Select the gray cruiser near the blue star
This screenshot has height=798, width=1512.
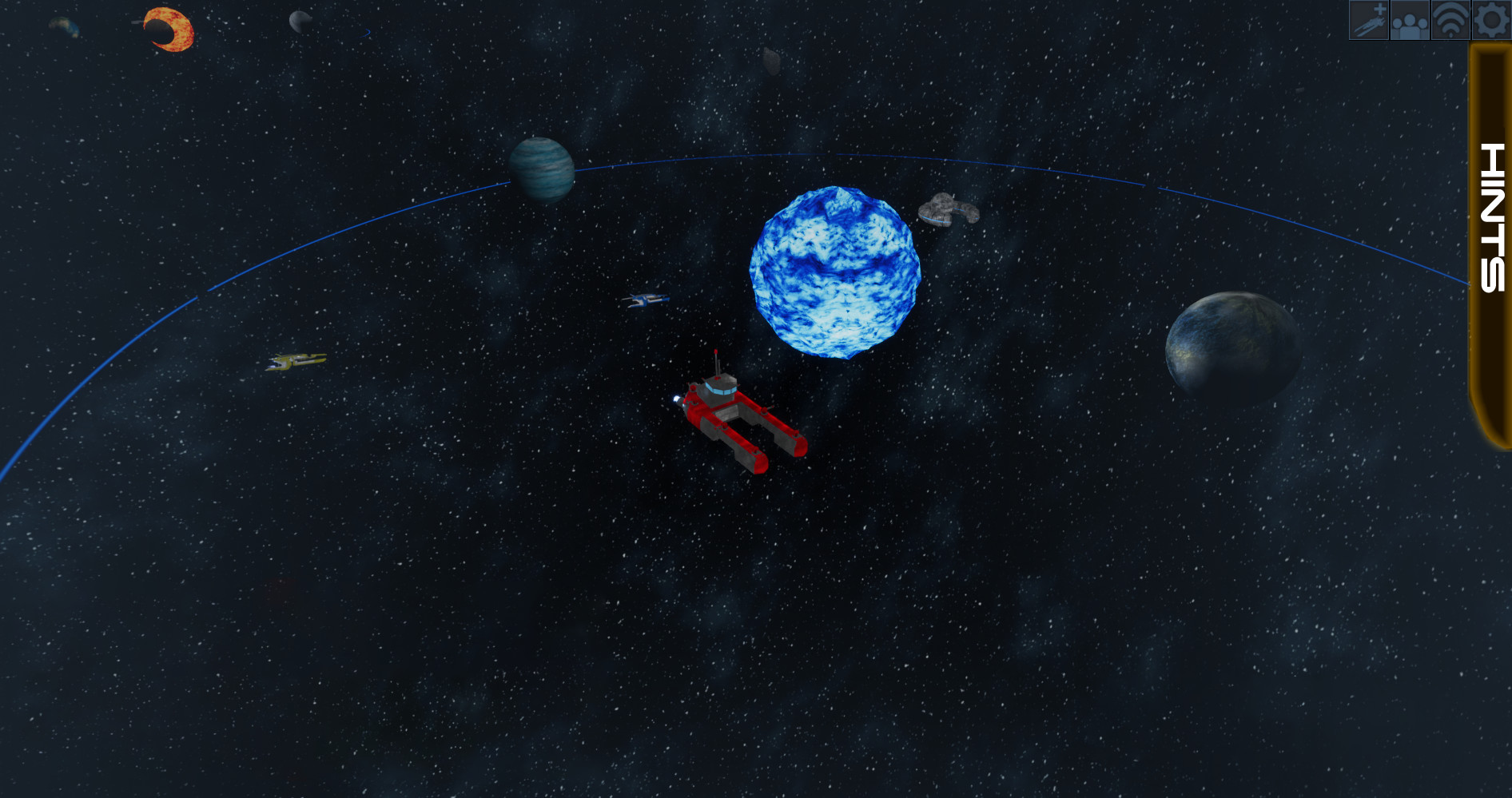(x=949, y=211)
